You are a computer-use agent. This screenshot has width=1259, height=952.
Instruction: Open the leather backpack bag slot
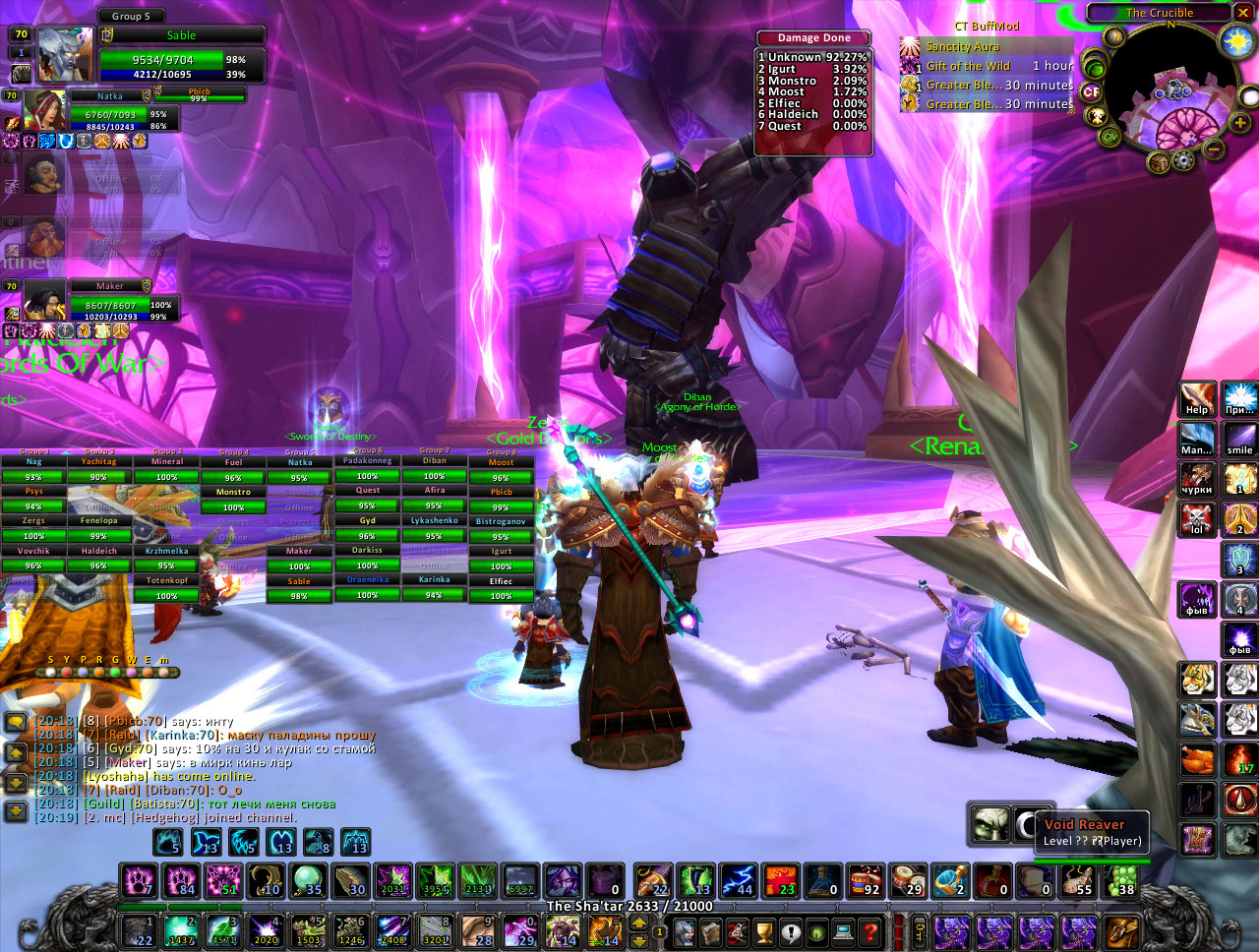click(1121, 930)
